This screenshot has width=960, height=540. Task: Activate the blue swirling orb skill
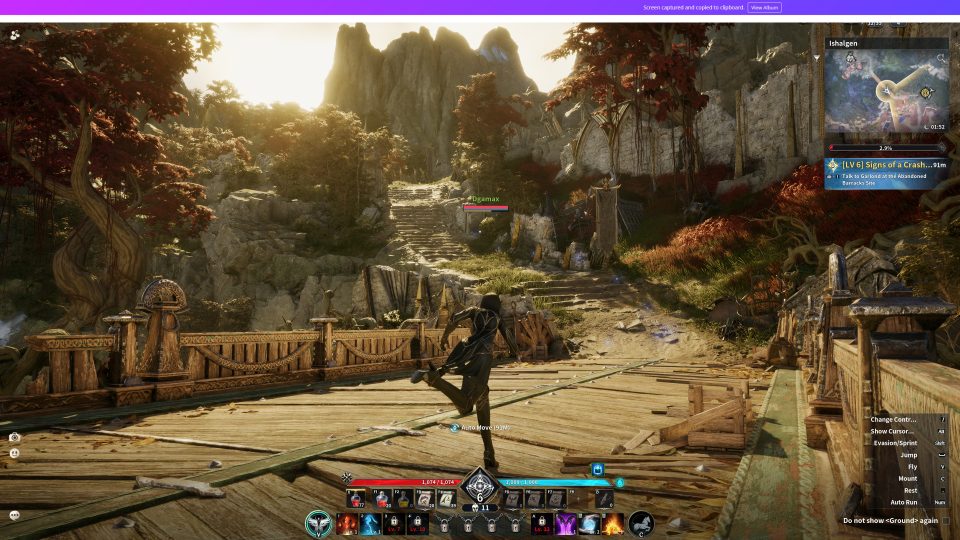pyautogui.click(x=590, y=524)
